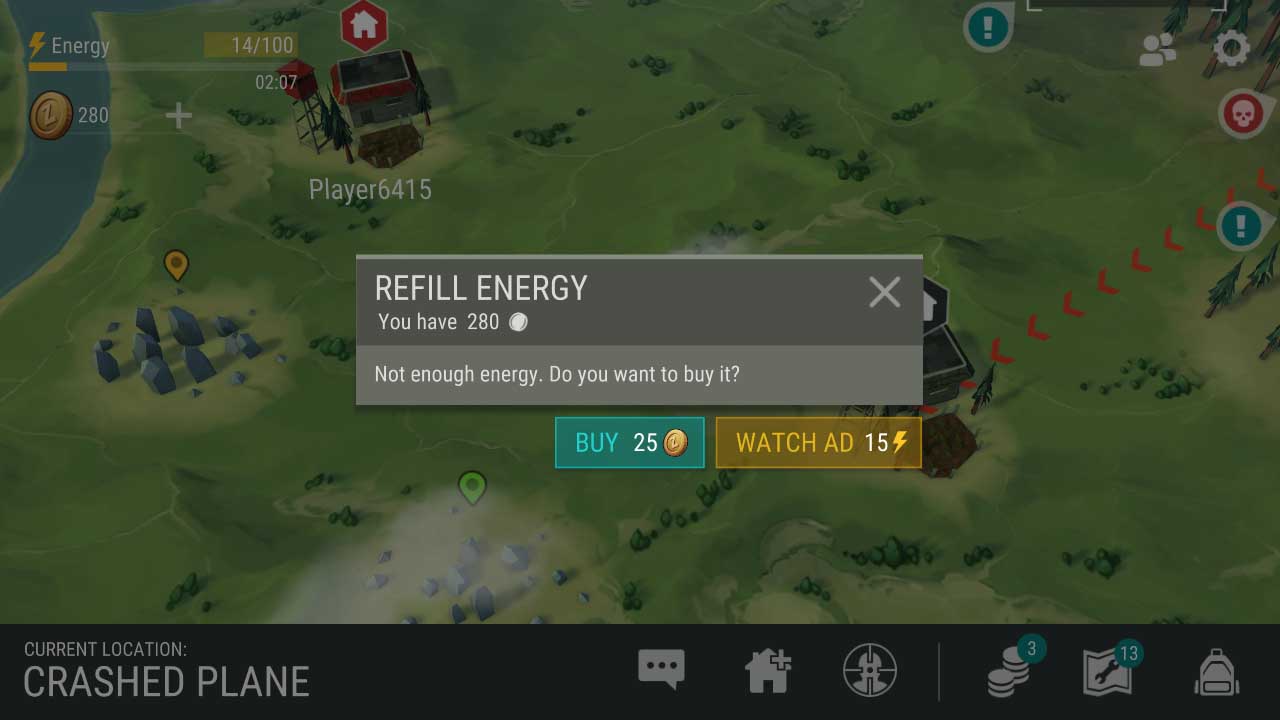Select the red skull event icon

point(1243,114)
